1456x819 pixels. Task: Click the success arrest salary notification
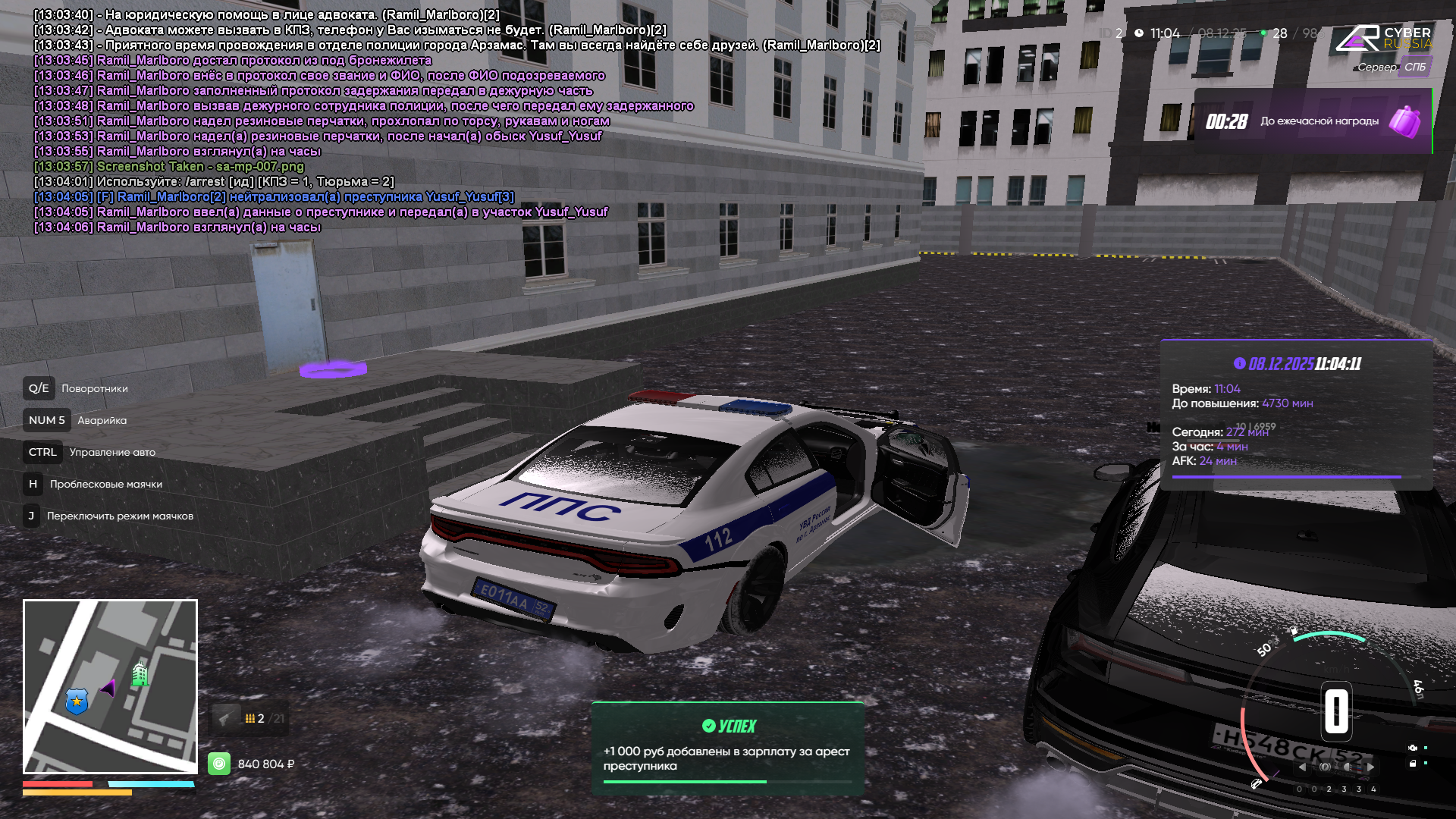[x=727, y=749]
